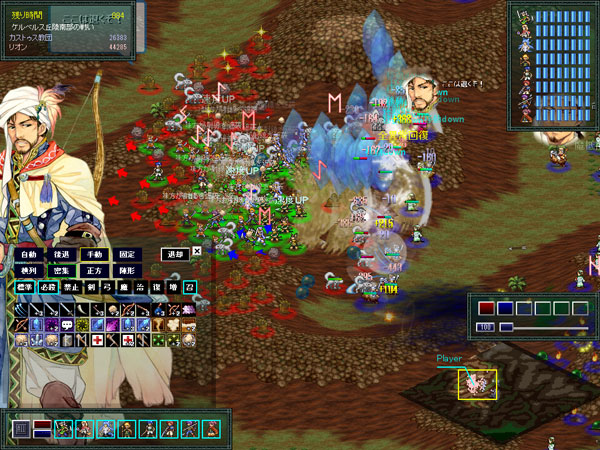Select the 密集 (dense) formation

(61, 270)
